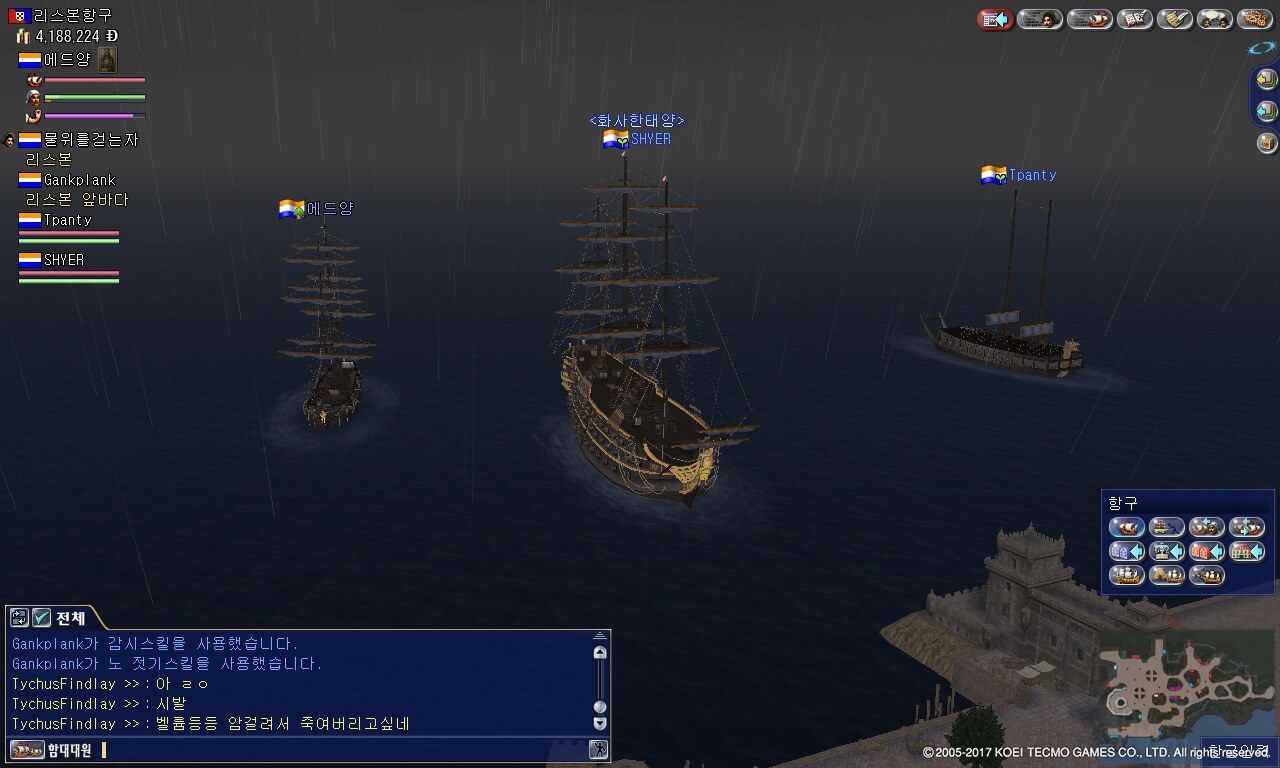Select party member Tpanty in the fleet list
This screenshot has width=1280, height=768.
68,220
